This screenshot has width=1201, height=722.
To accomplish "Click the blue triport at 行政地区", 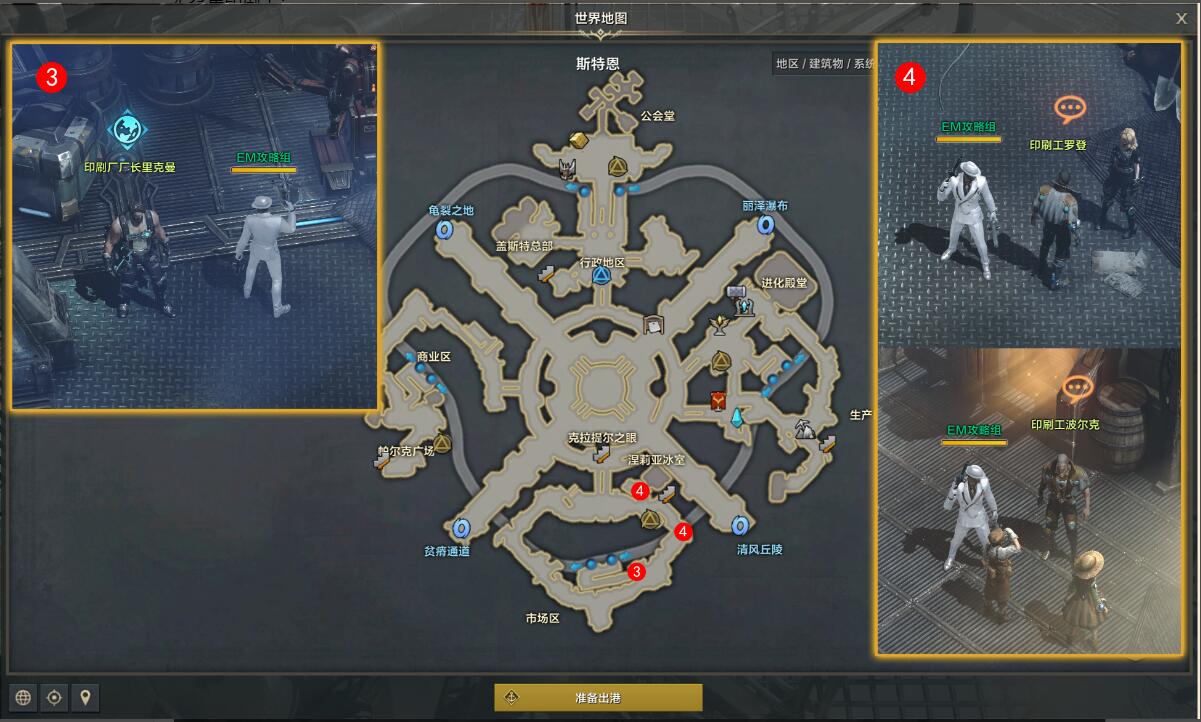I will (x=602, y=276).
